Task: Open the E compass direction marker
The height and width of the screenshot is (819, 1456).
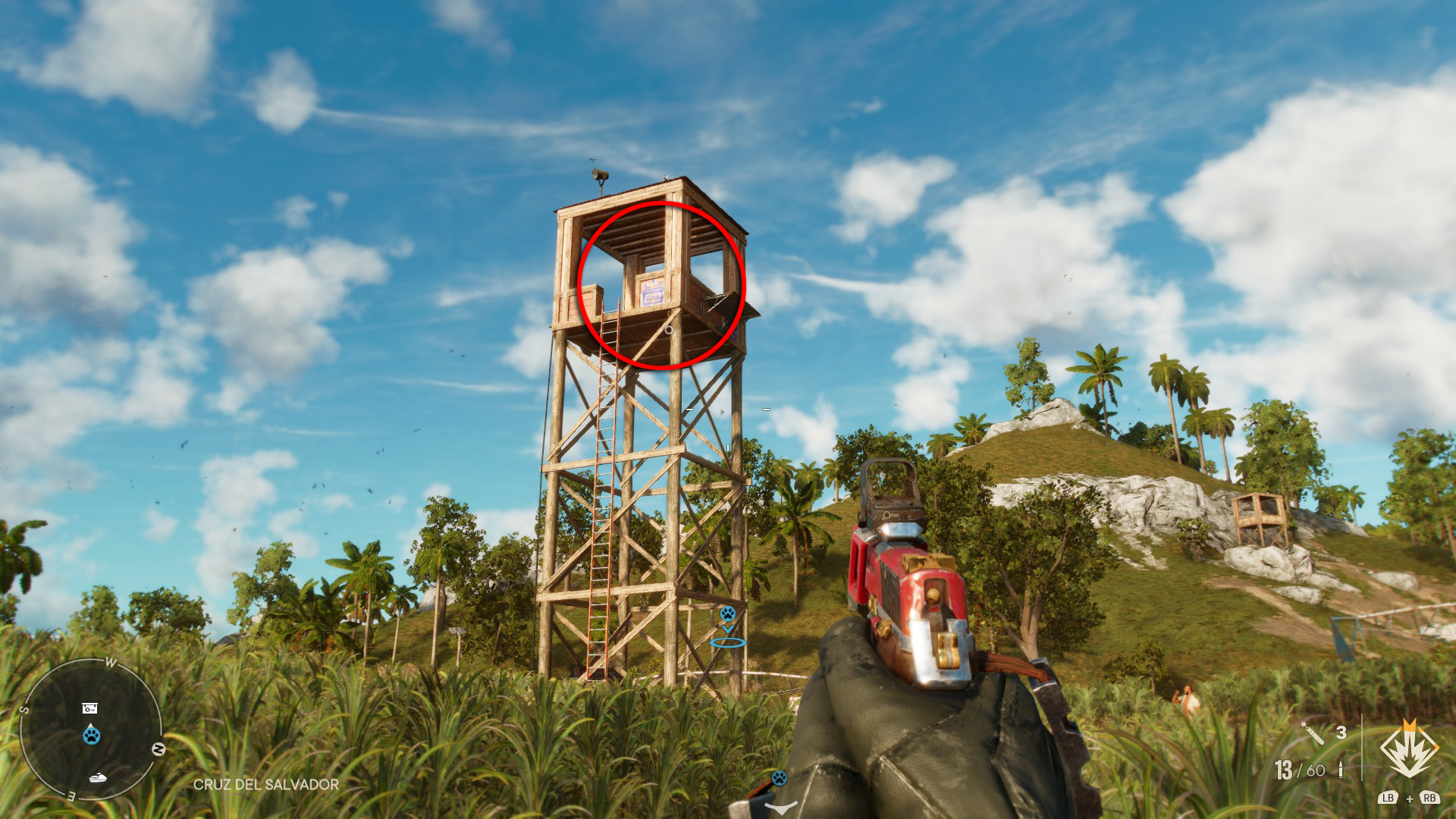Action: [x=71, y=795]
